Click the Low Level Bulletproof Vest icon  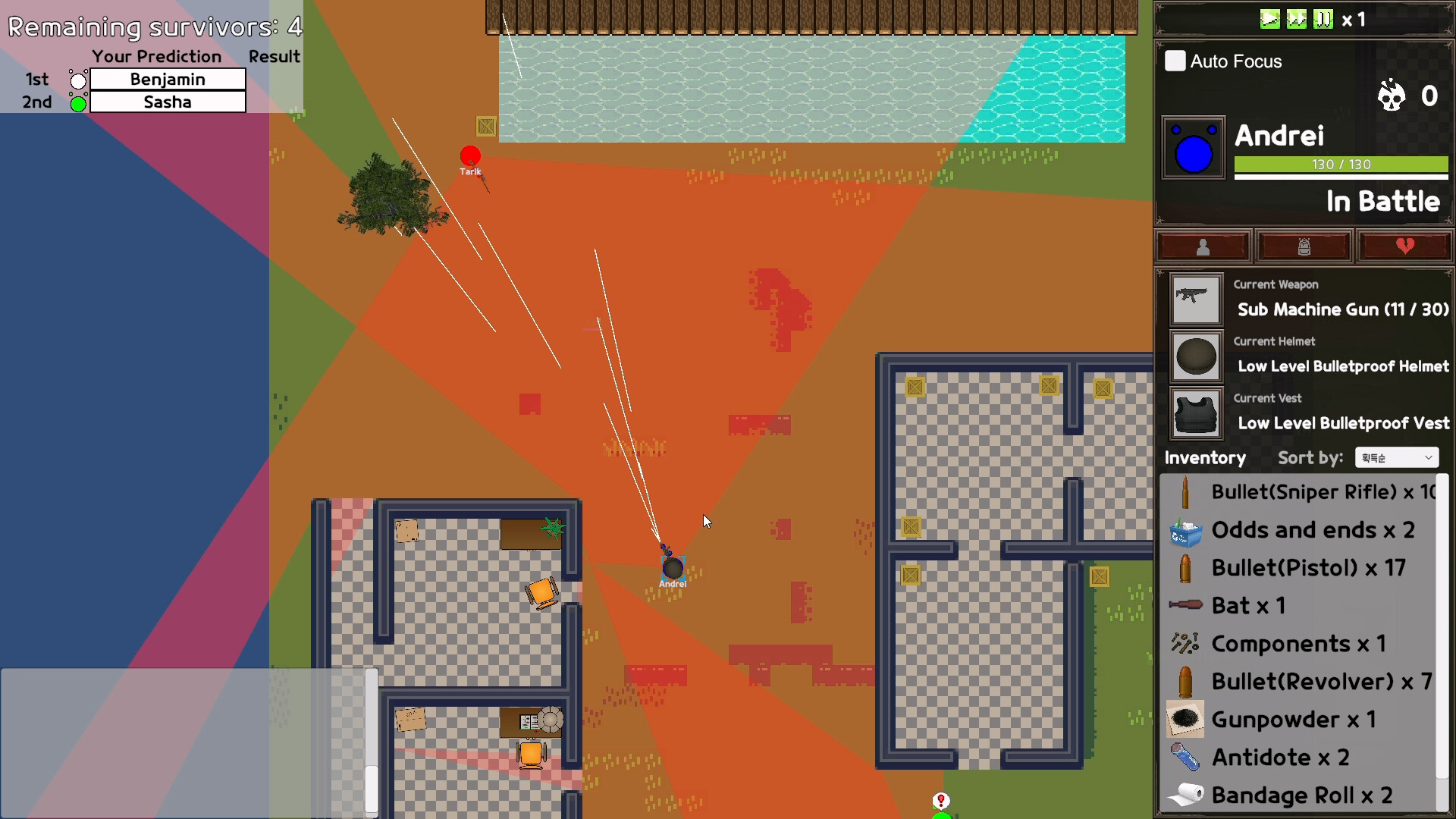click(1195, 414)
